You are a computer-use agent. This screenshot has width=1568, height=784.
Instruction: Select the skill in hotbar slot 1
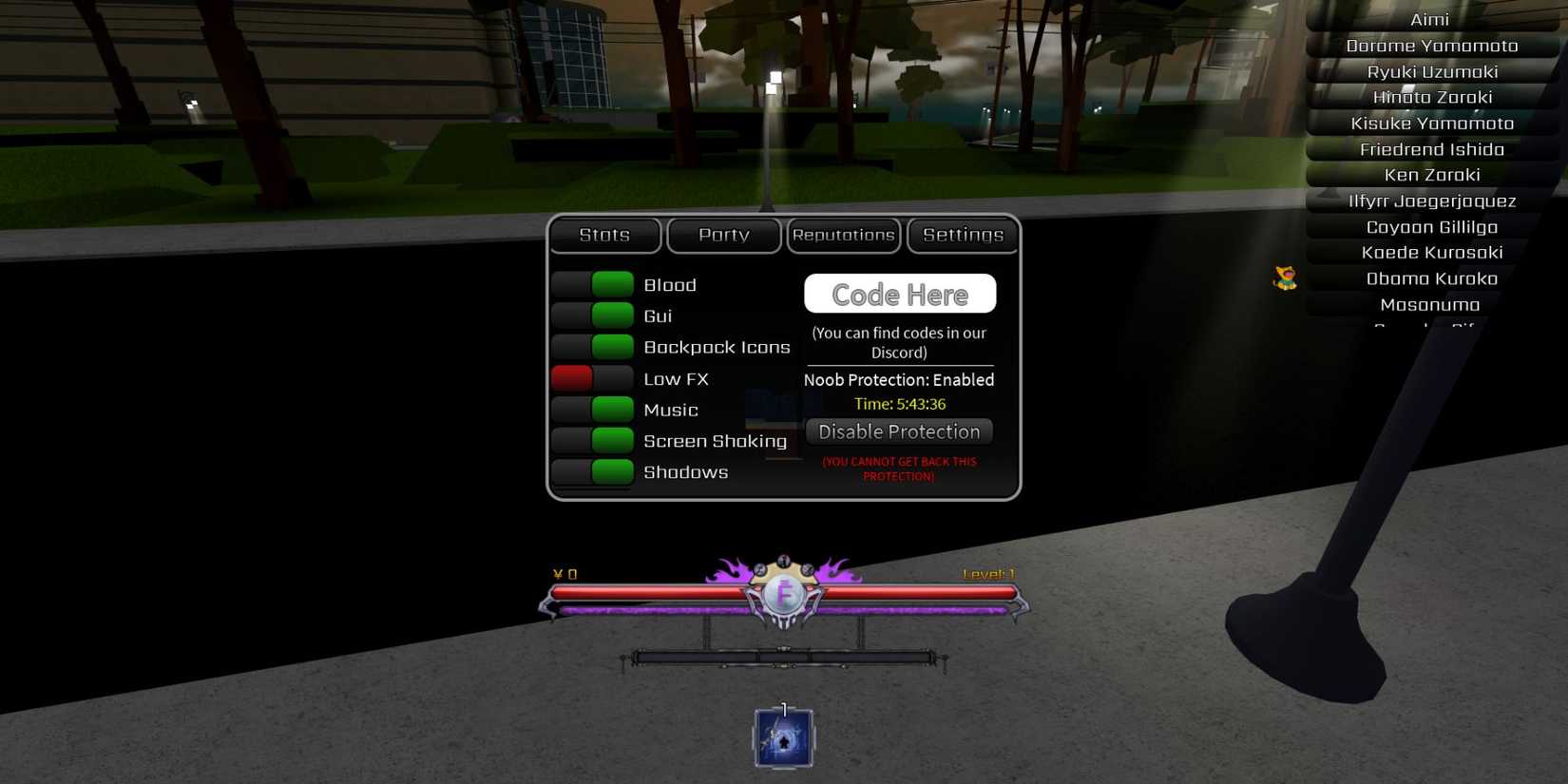coord(782,739)
